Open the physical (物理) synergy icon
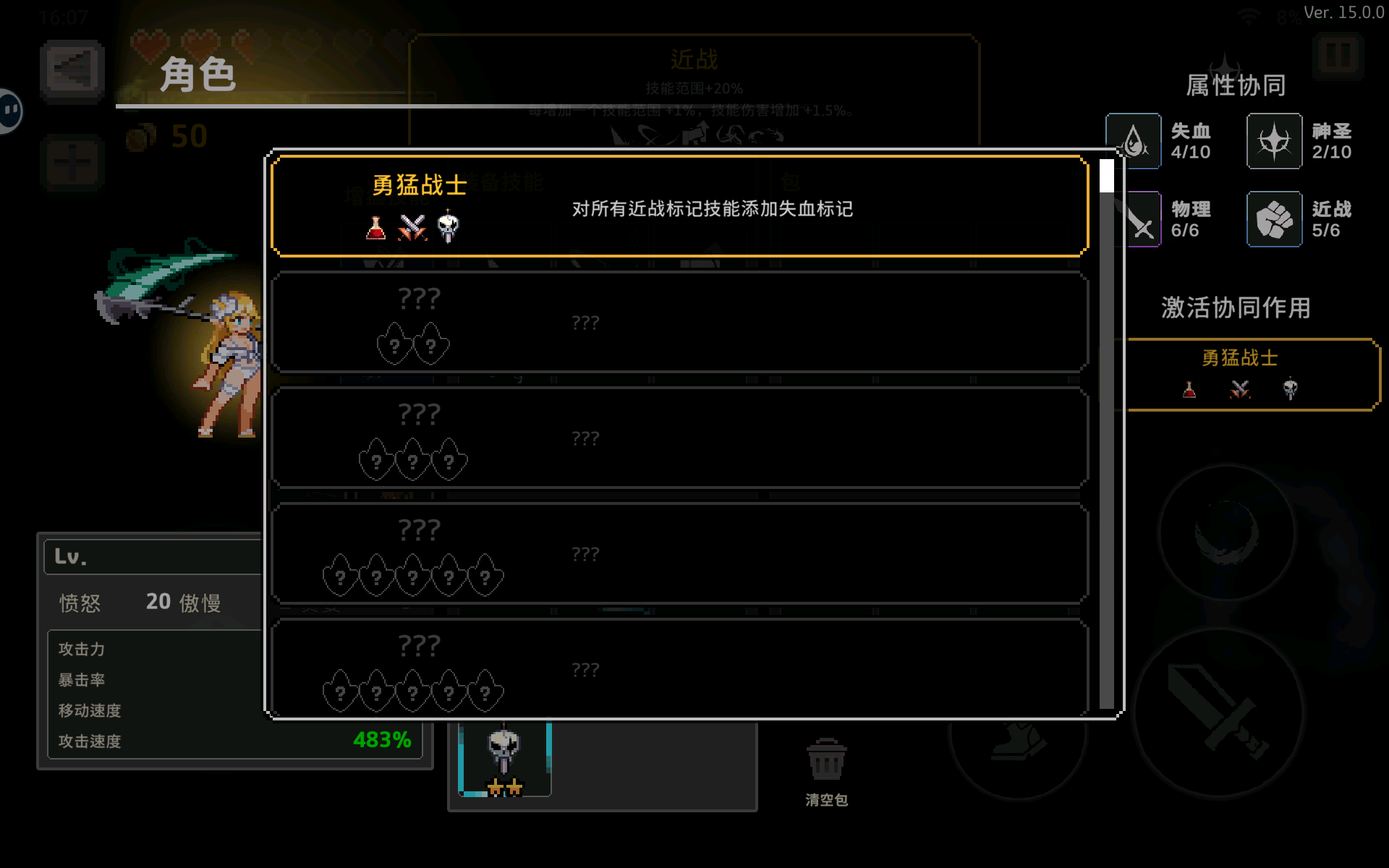This screenshot has width=1389, height=868. [x=1139, y=218]
